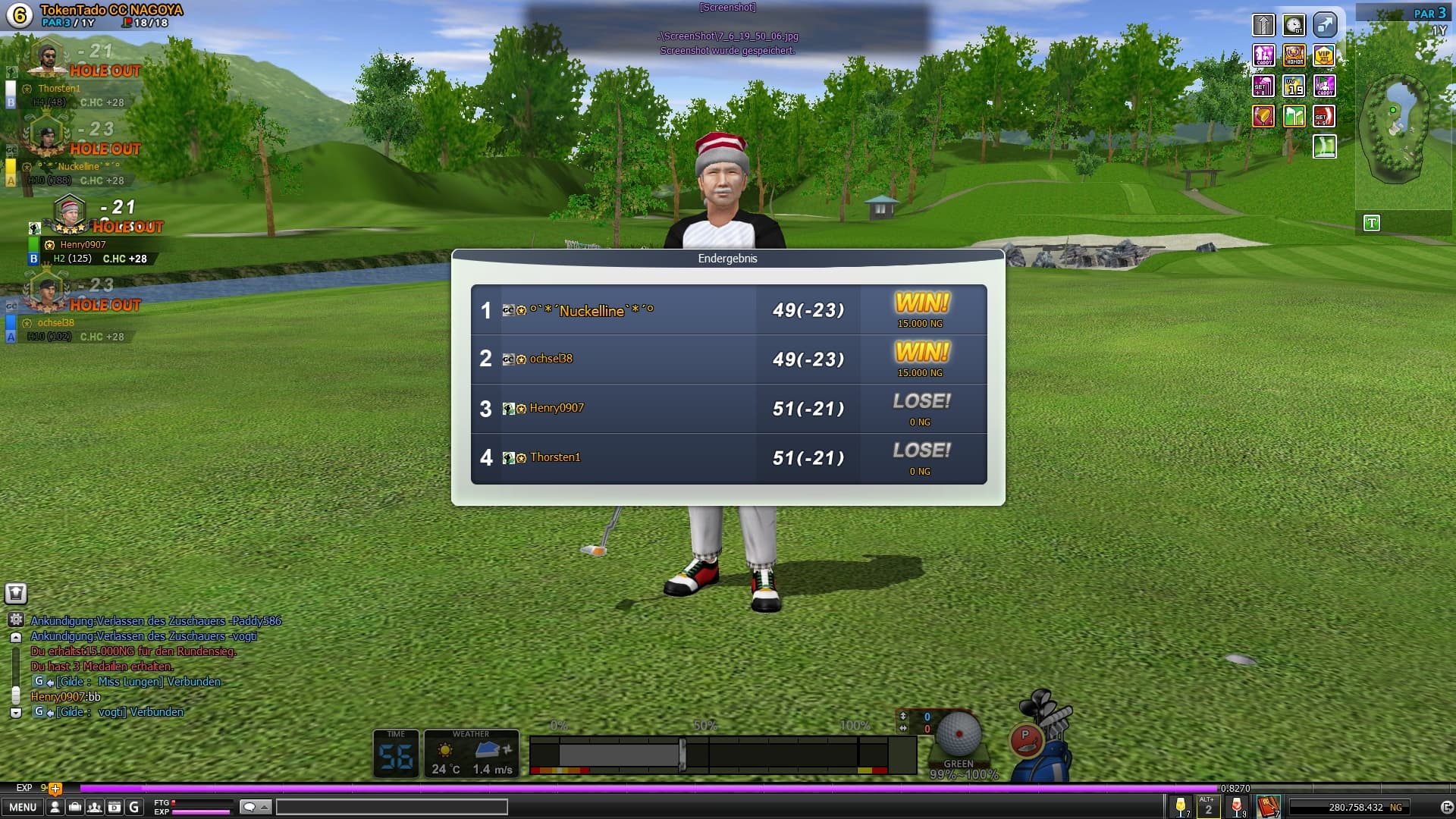The image size is (1456, 819).
Task: Click the chat text input field
Action: click(391, 808)
